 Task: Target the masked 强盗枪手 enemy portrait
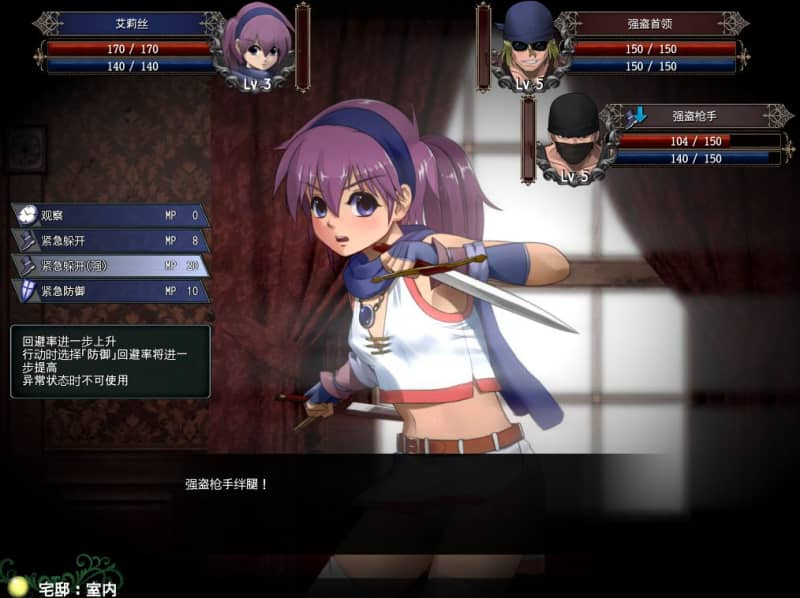pyautogui.click(x=573, y=138)
